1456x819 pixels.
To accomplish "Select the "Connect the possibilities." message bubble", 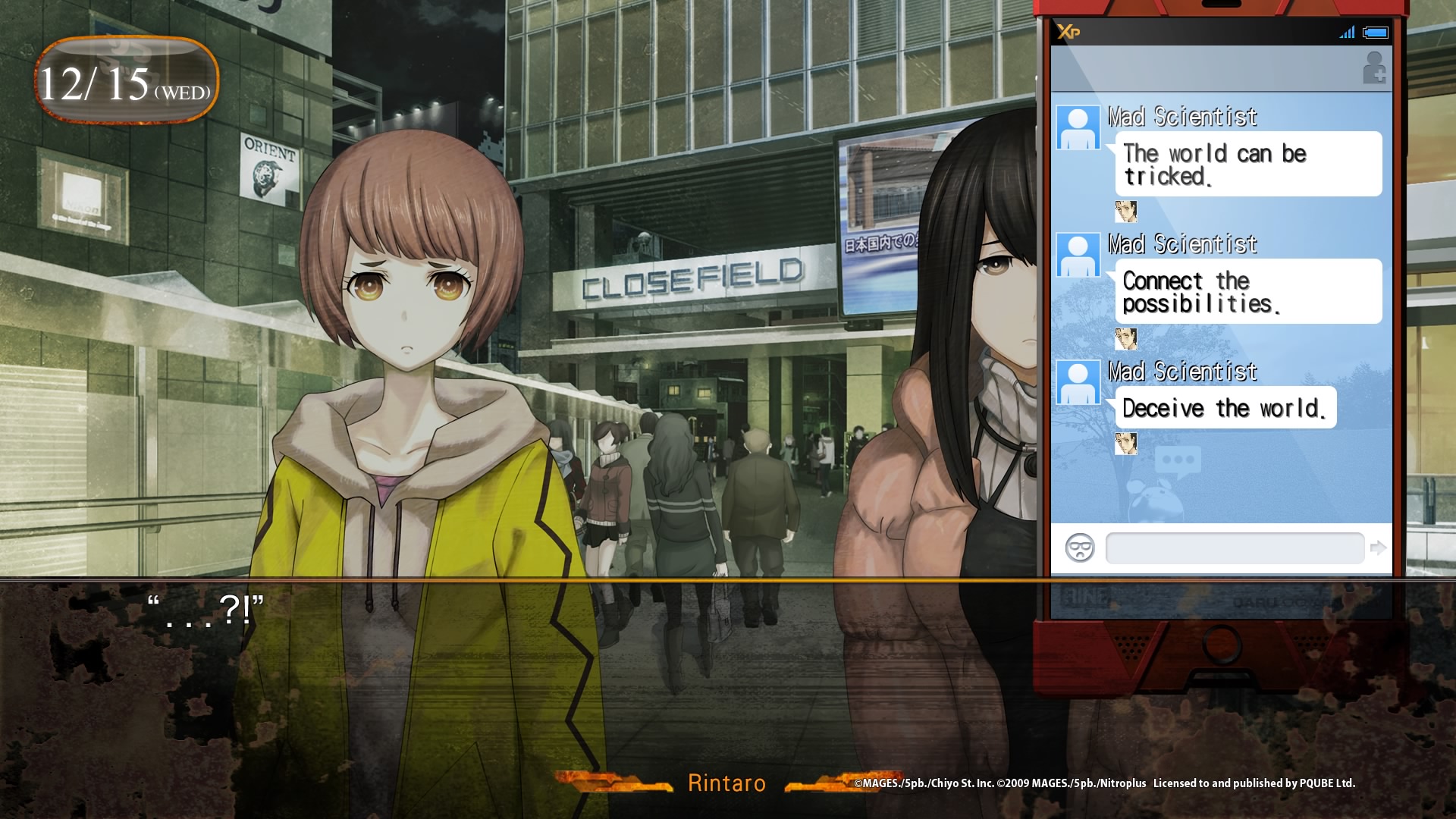I will [1248, 292].
